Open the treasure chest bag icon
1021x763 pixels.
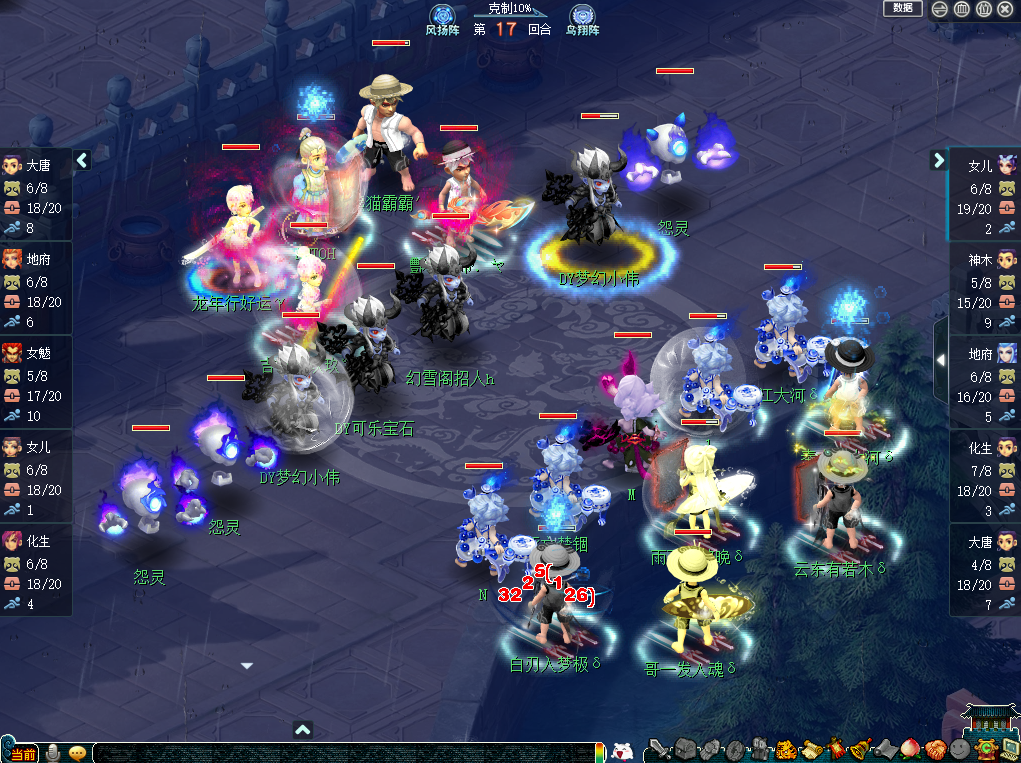(x=683, y=749)
